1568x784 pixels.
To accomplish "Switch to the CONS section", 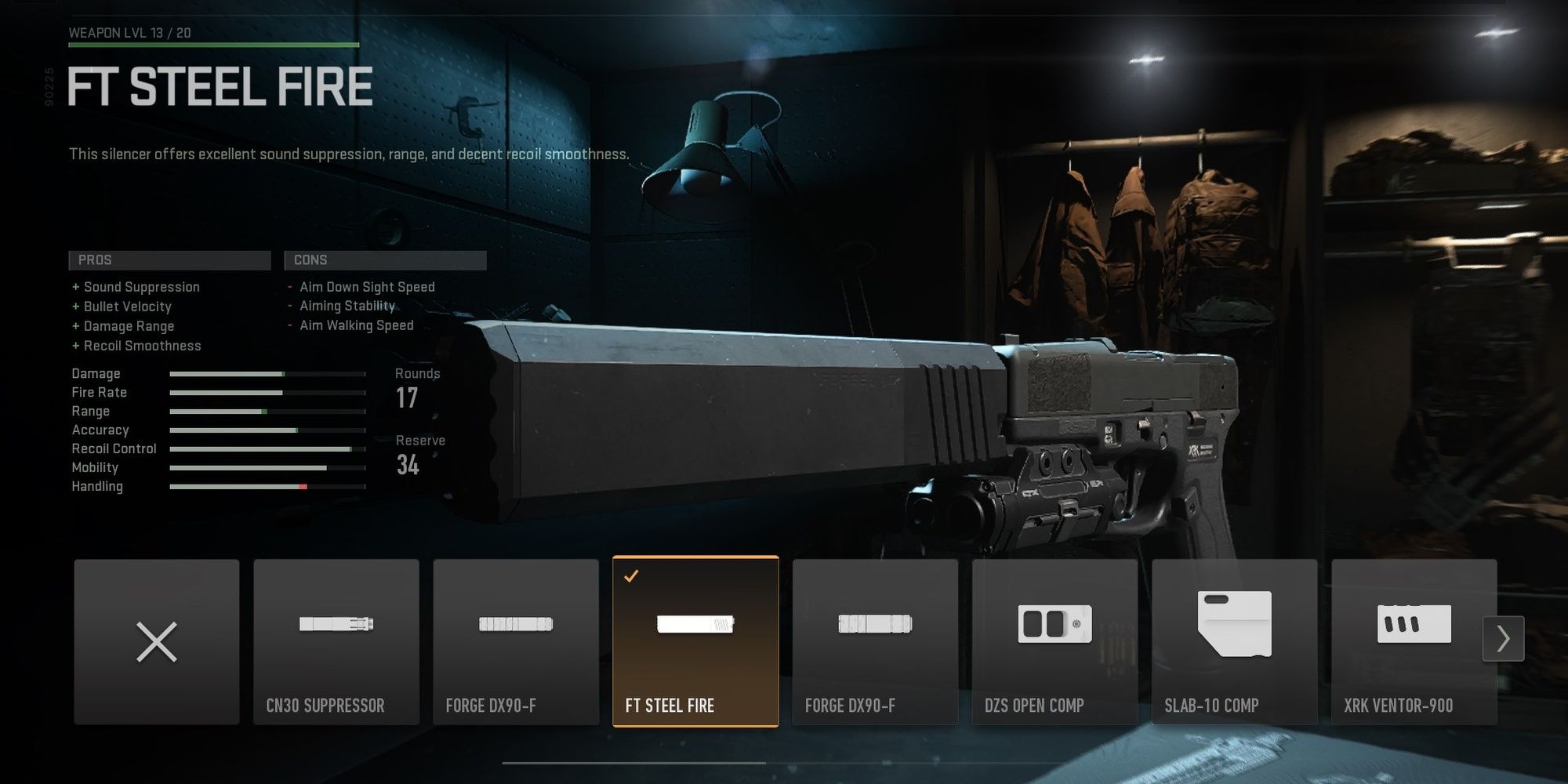I will pos(386,260).
